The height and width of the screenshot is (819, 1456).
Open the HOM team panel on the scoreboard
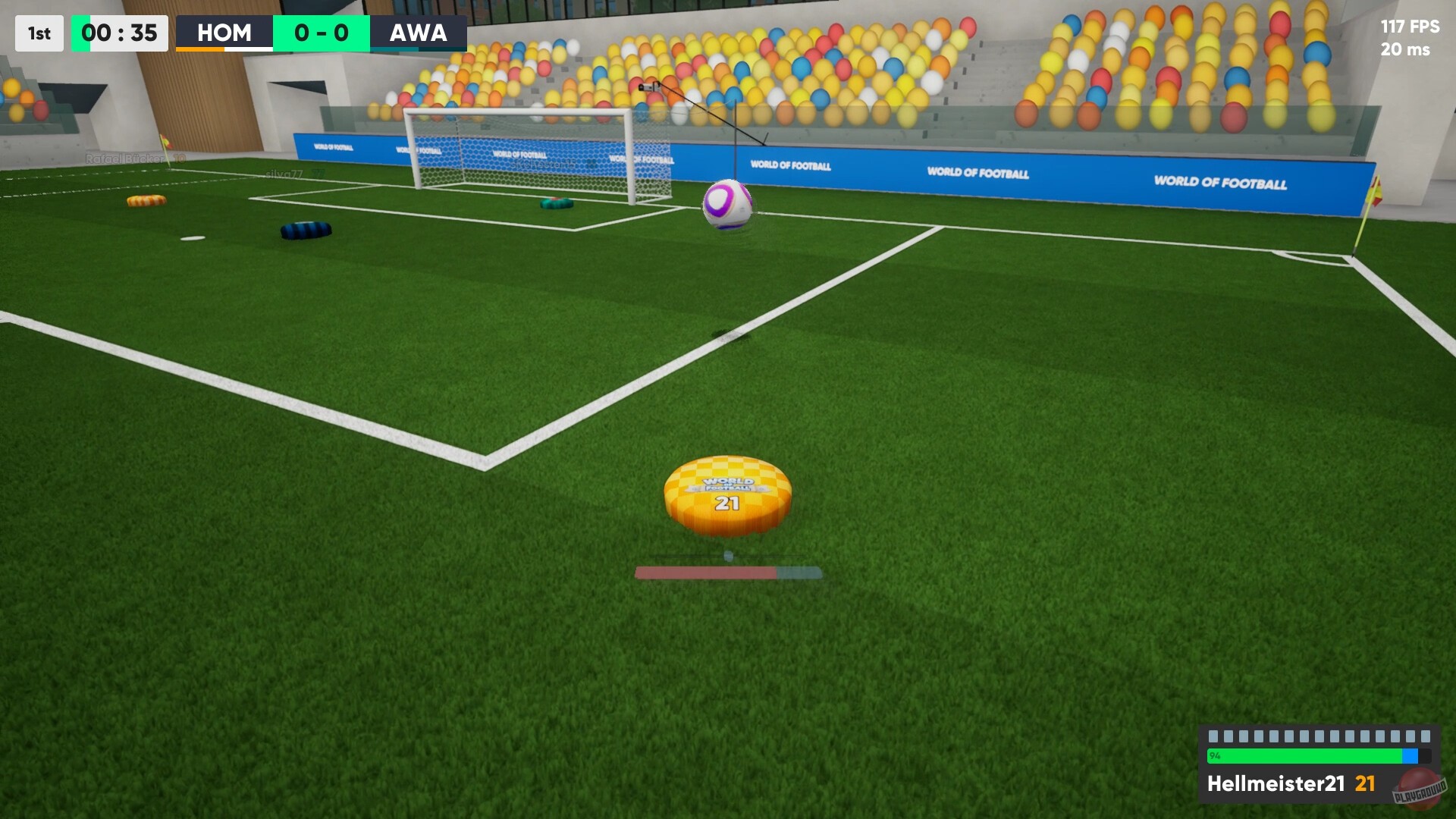click(x=224, y=33)
